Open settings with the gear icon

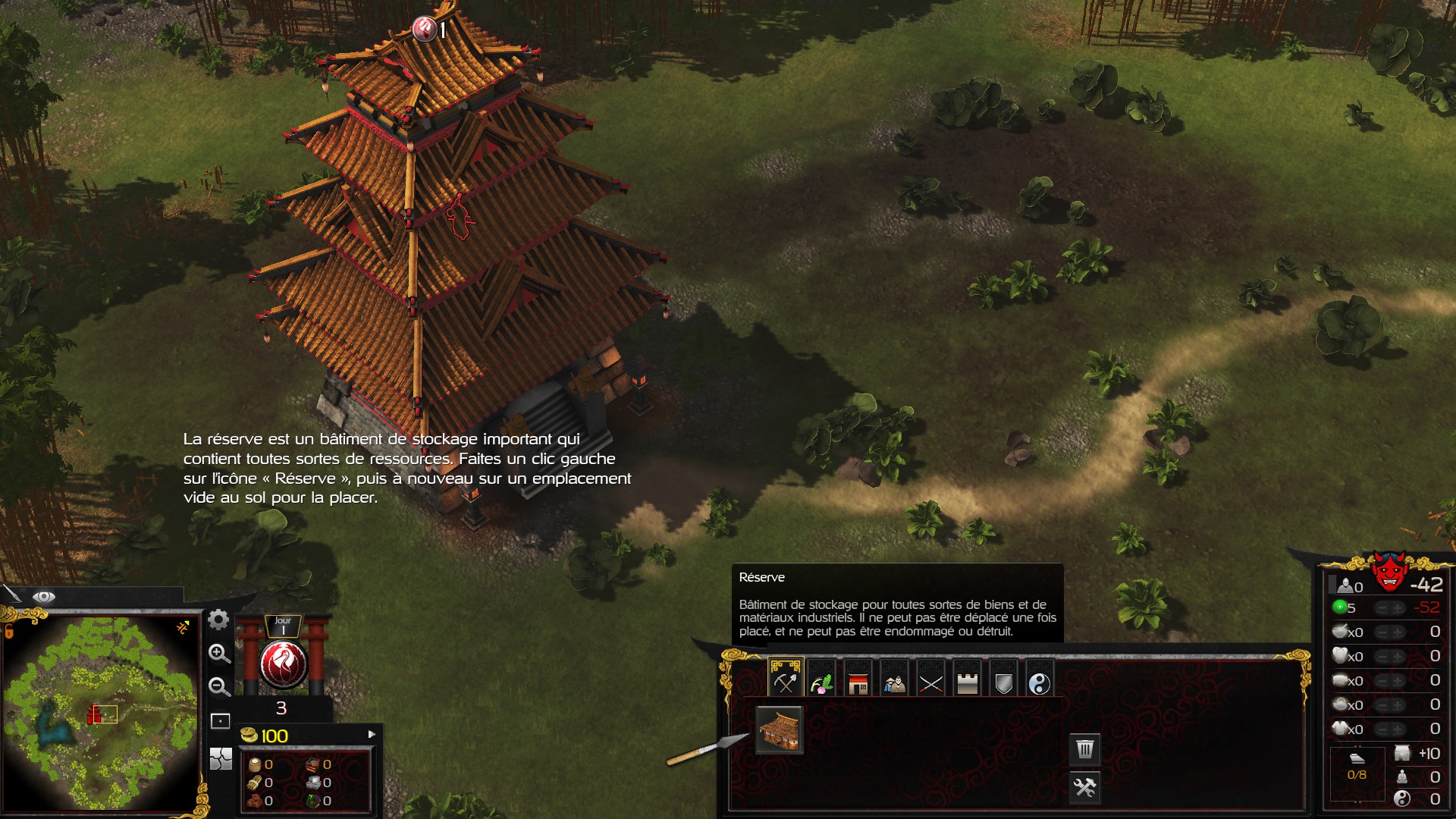[218, 620]
